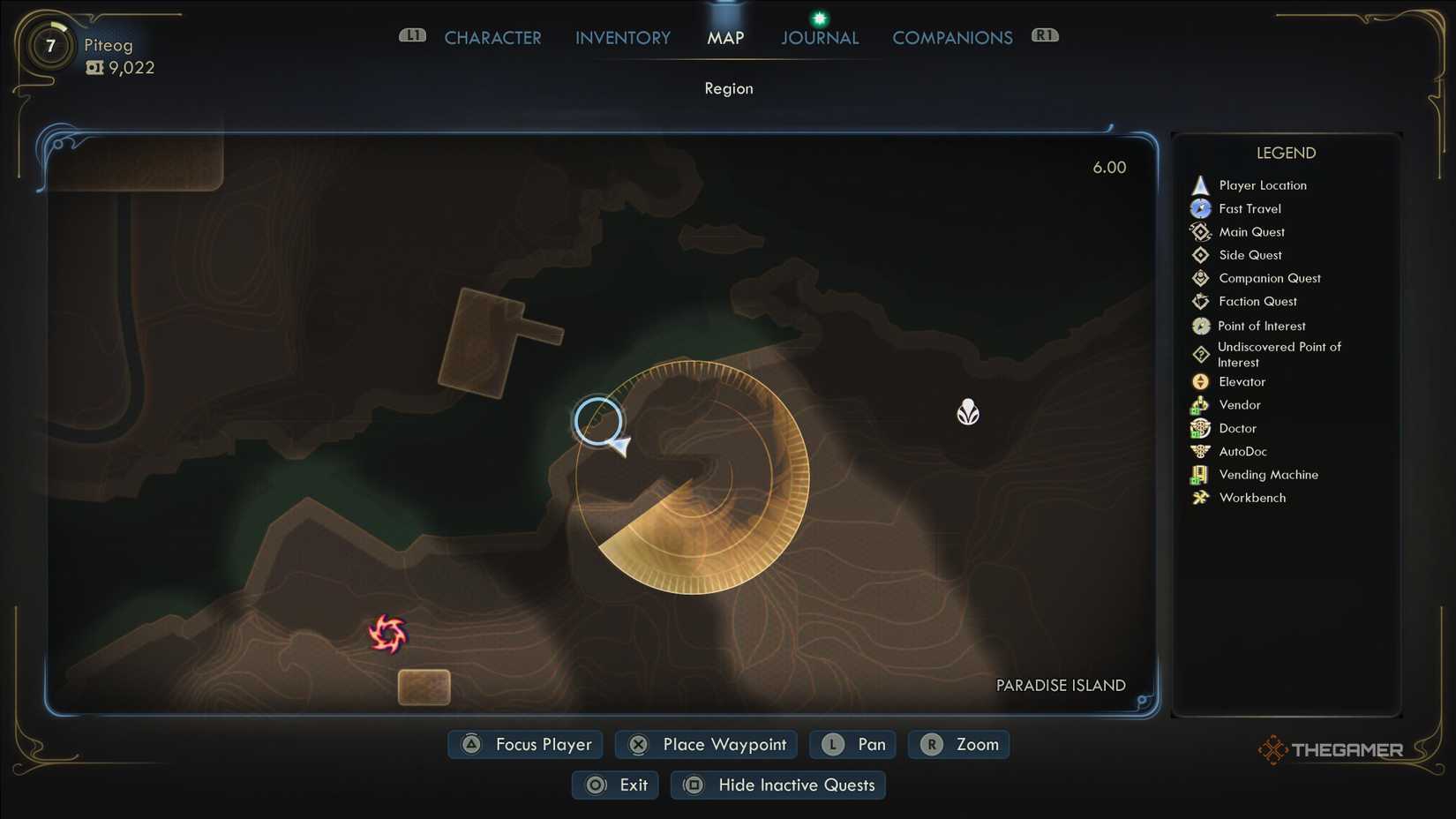Open the COMPANIONS tab
This screenshot has width=1456, height=819.
[952, 37]
